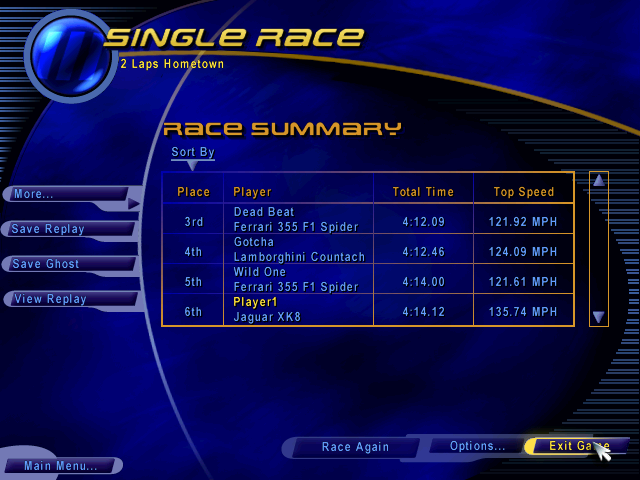Select Gotcha's Lamborghini Countach row
The image size is (640, 480).
(368, 250)
